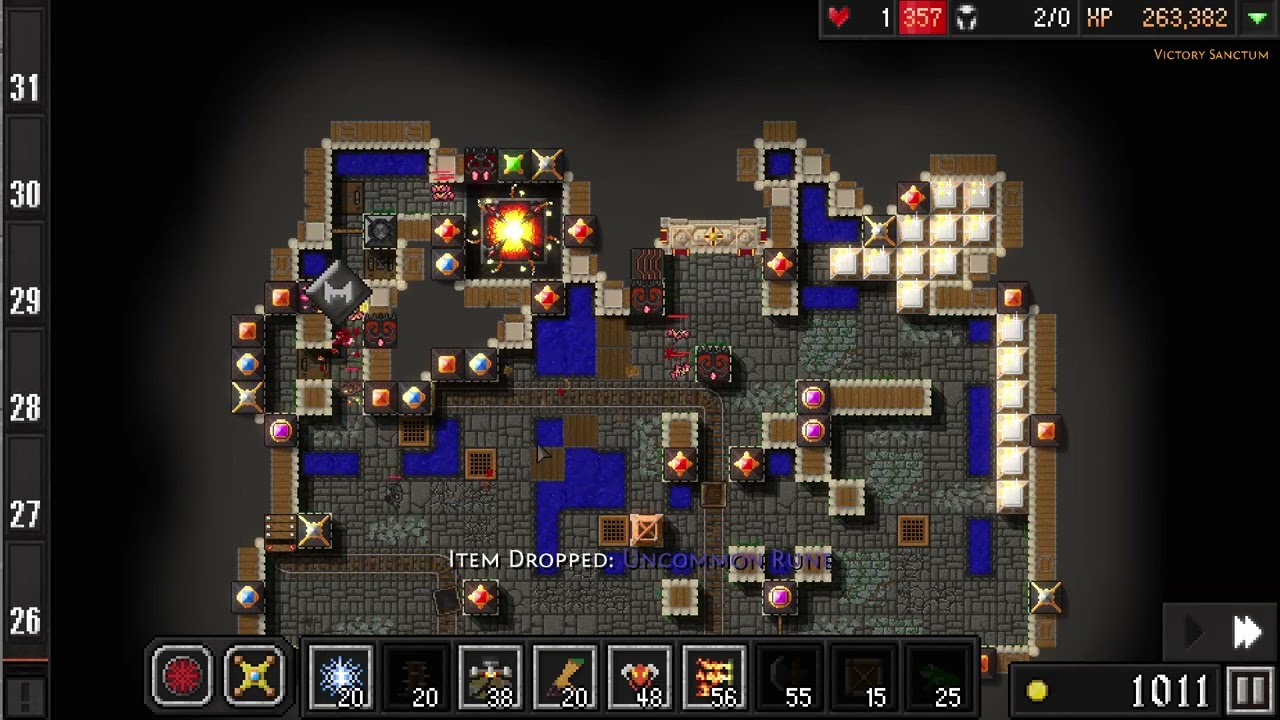Select the darkened trap slot costing 55
1280x720 pixels.
[x=788, y=677]
